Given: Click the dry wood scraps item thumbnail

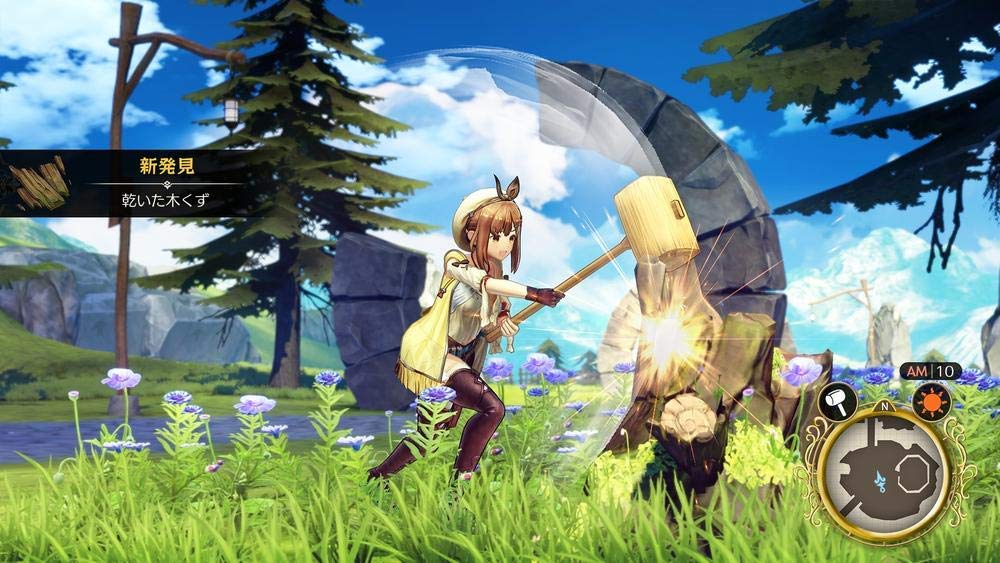Looking at the screenshot, I should click(x=39, y=183).
